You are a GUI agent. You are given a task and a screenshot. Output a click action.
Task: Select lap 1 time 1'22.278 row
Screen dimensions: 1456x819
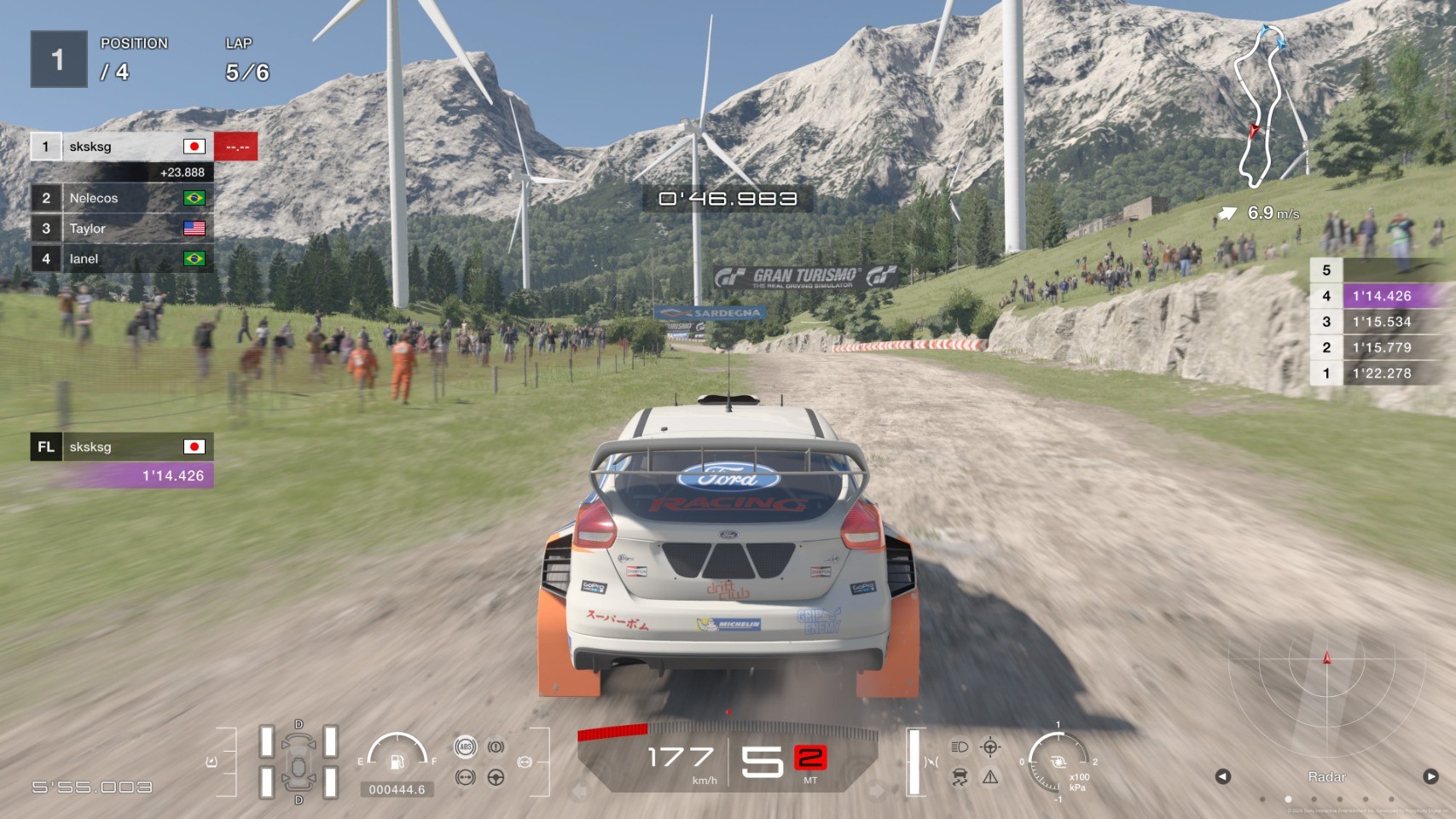pos(1380,373)
